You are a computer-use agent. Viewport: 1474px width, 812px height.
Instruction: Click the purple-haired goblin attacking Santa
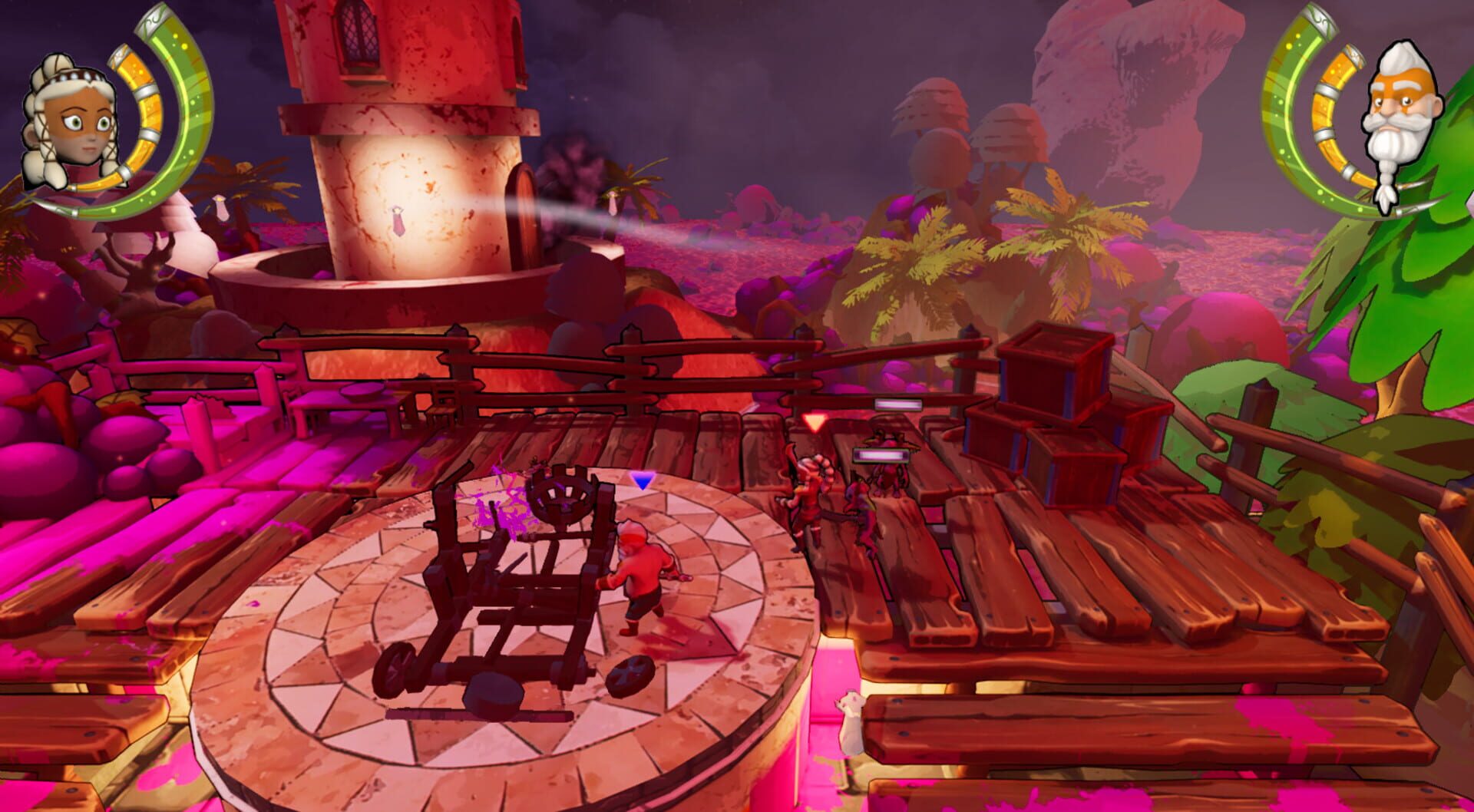(x=860, y=507)
